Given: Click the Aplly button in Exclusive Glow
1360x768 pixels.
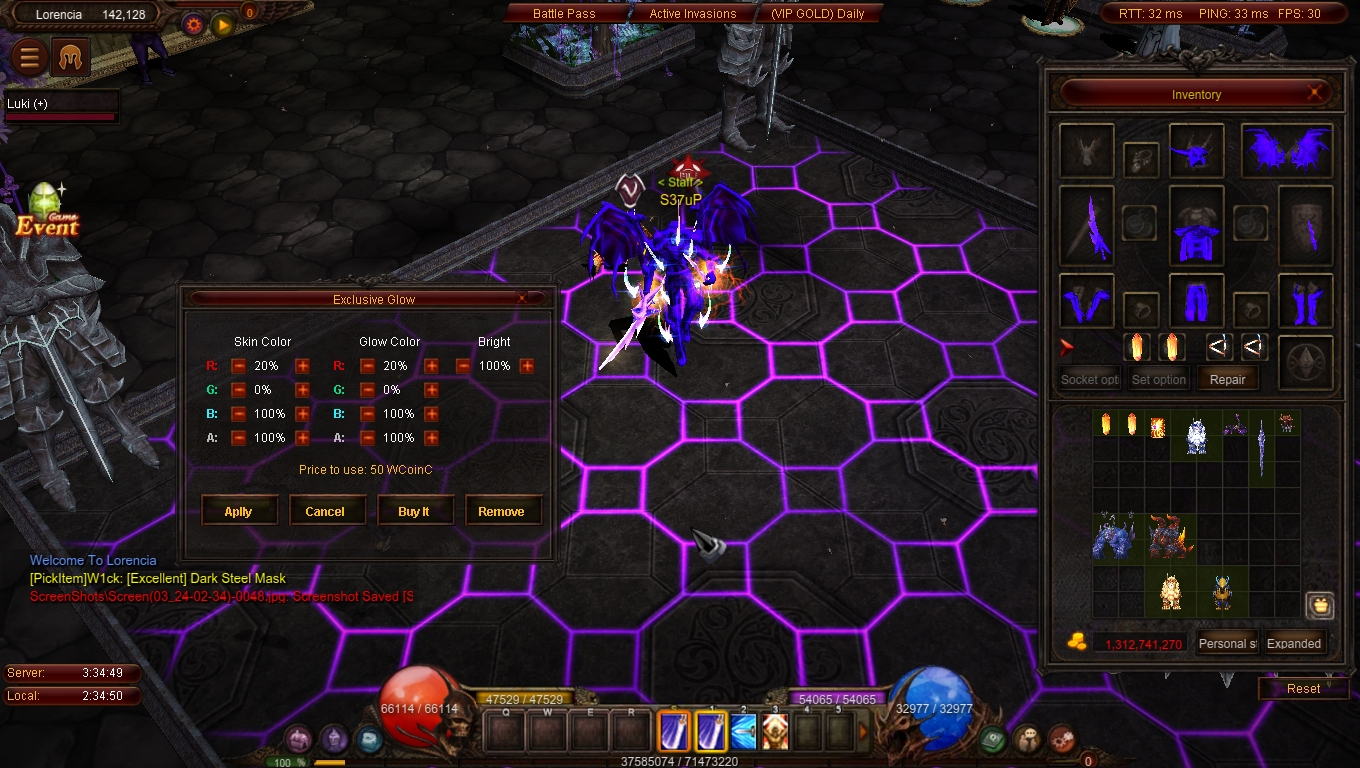Looking at the screenshot, I should click(x=238, y=511).
